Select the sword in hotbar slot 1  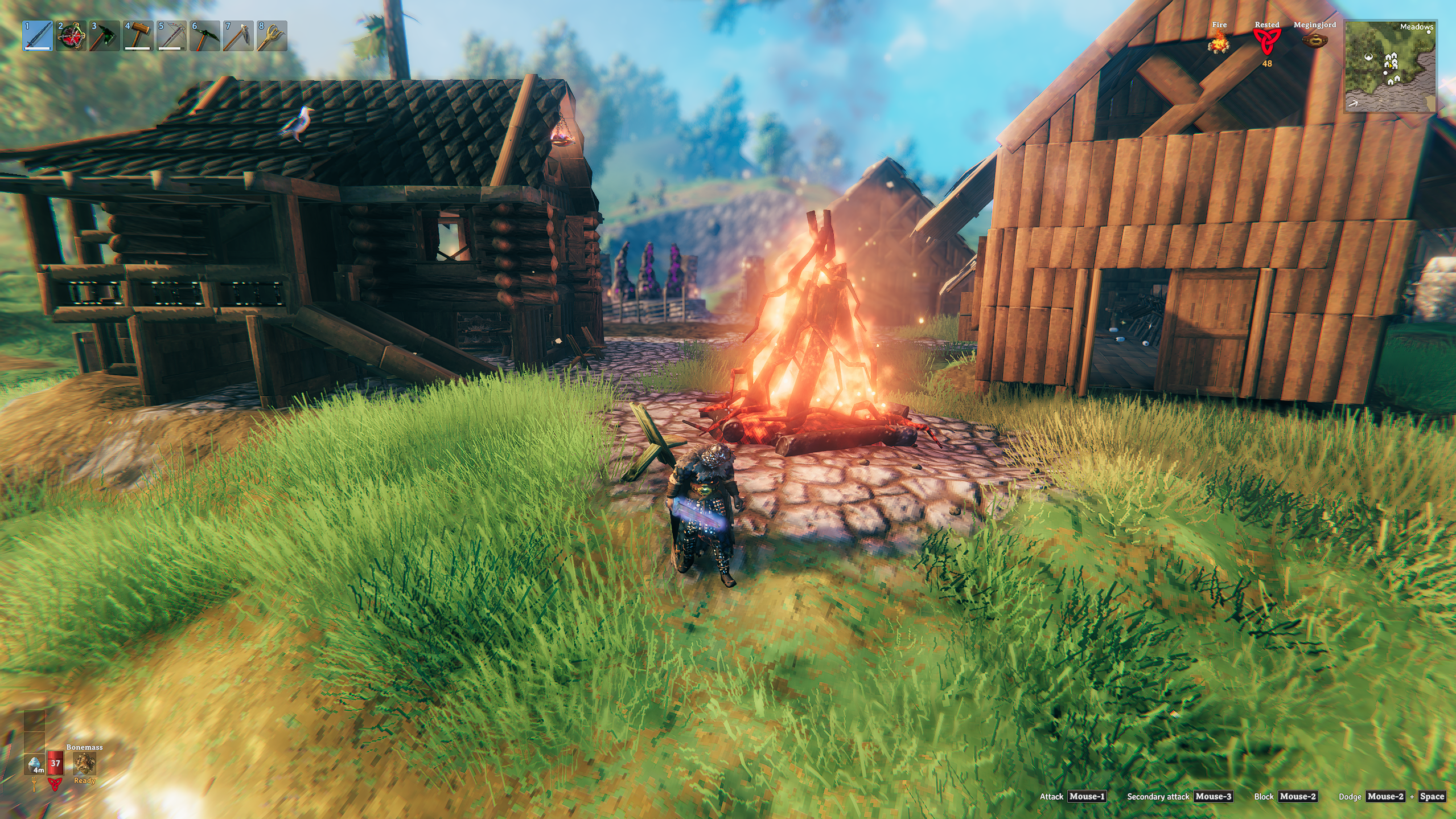click(38, 36)
